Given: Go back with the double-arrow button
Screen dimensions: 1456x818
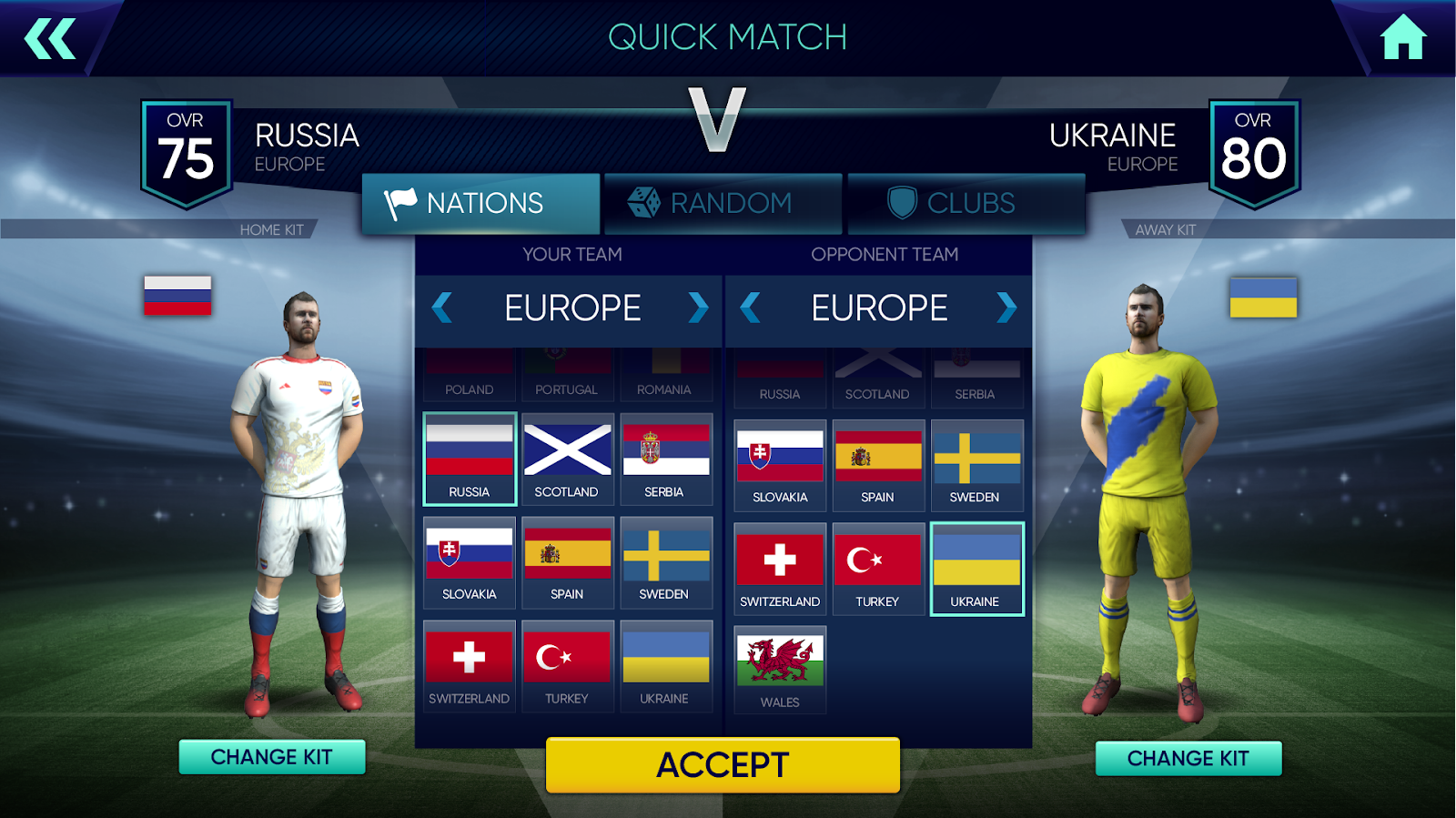Looking at the screenshot, I should pyautogui.click(x=50, y=39).
